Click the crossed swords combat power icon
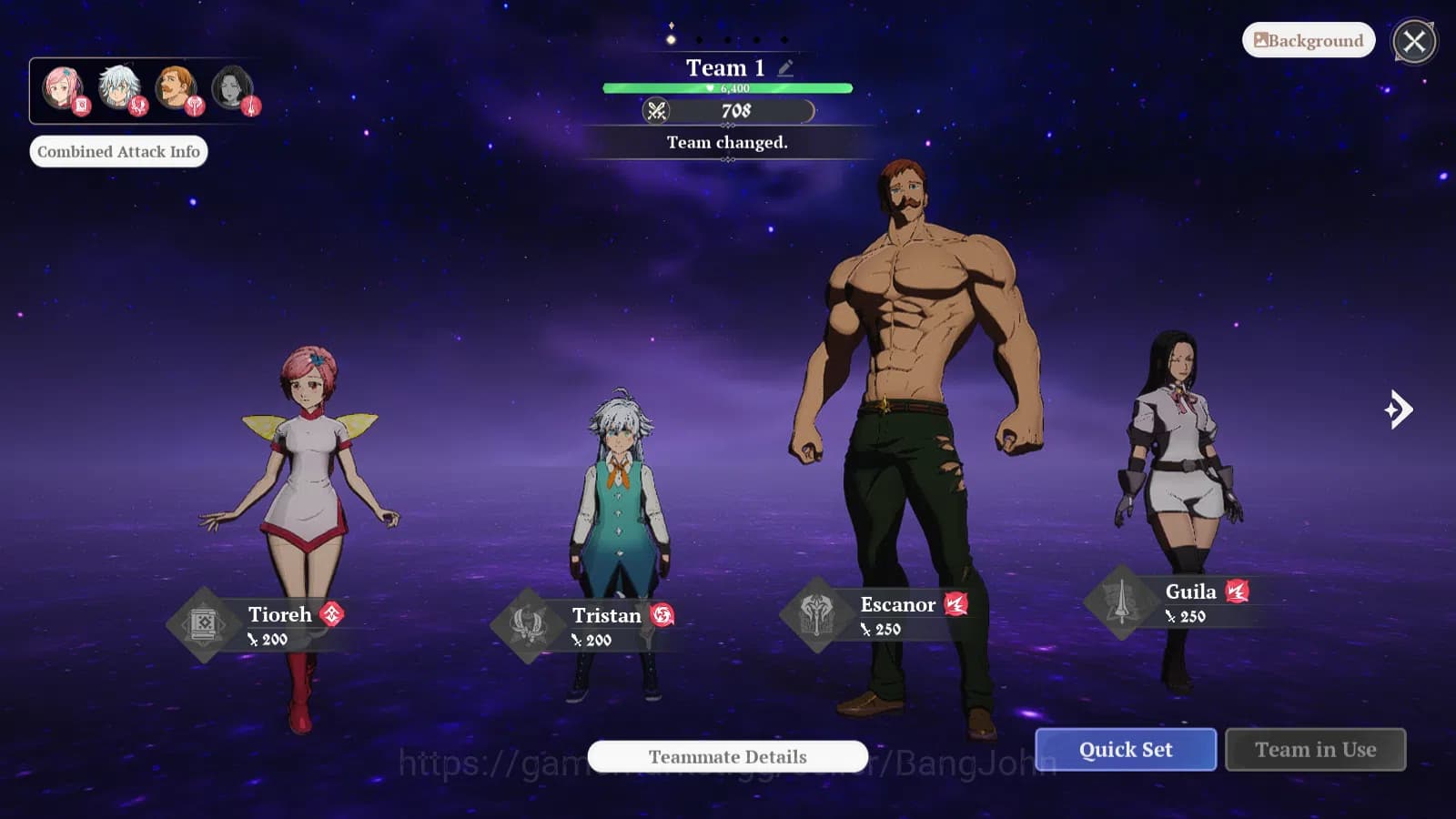The height and width of the screenshot is (819, 1456). (x=658, y=111)
